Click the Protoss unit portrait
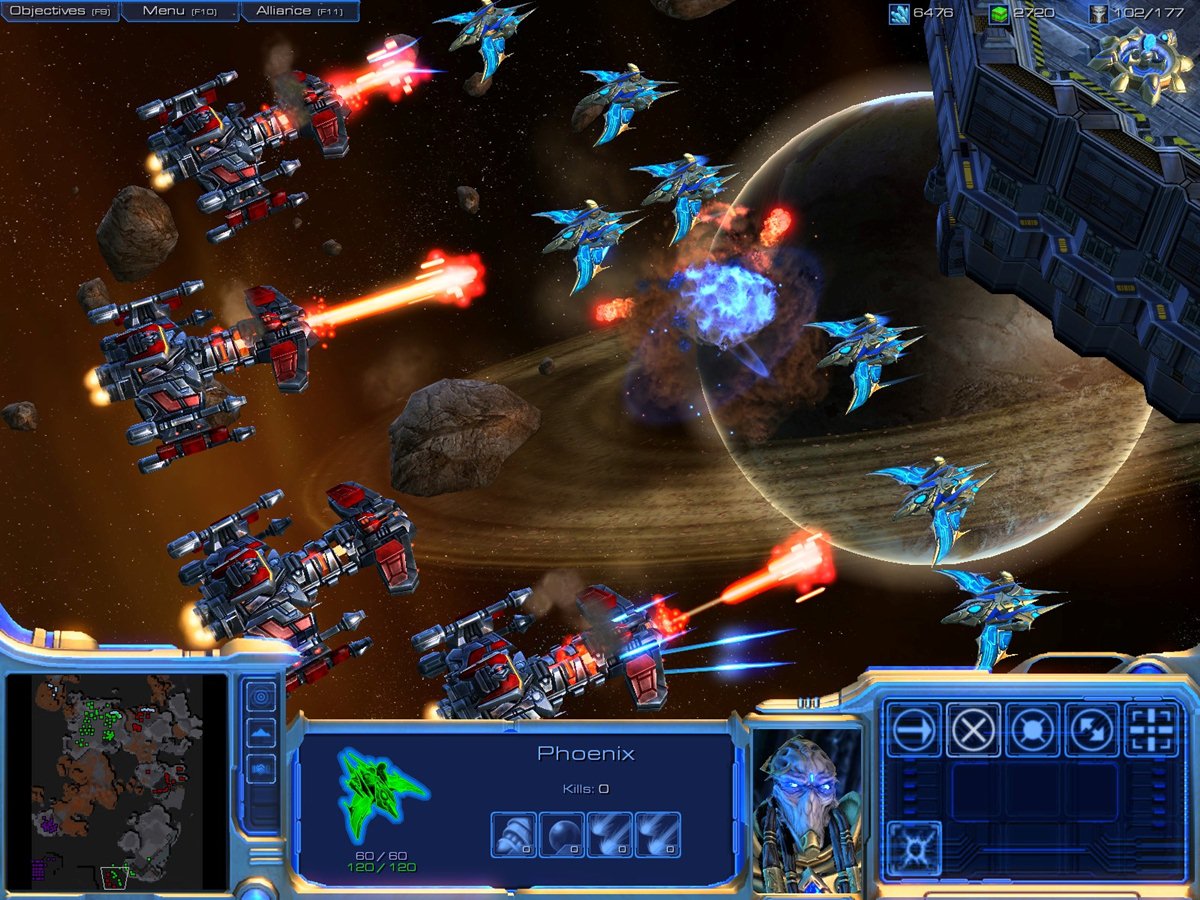Screen dimensions: 1200x900 click(807, 808)
